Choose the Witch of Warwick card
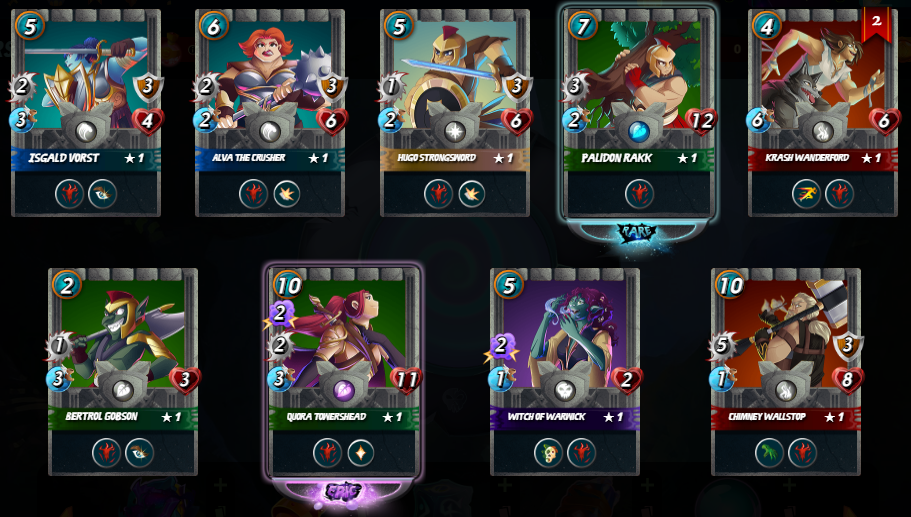911x517 pixels. tap(565, 338)
